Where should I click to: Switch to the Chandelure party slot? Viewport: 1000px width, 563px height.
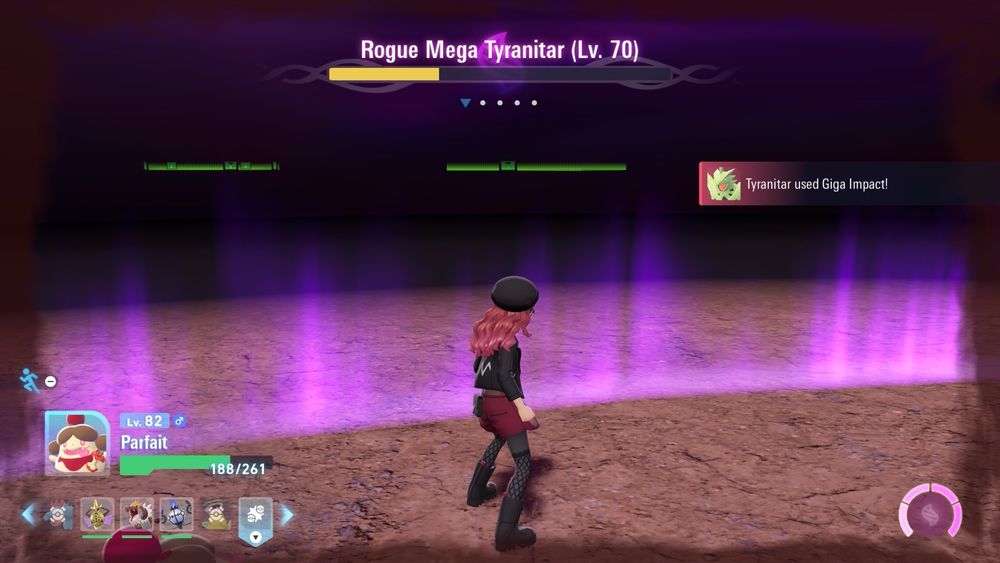point(176,514)
